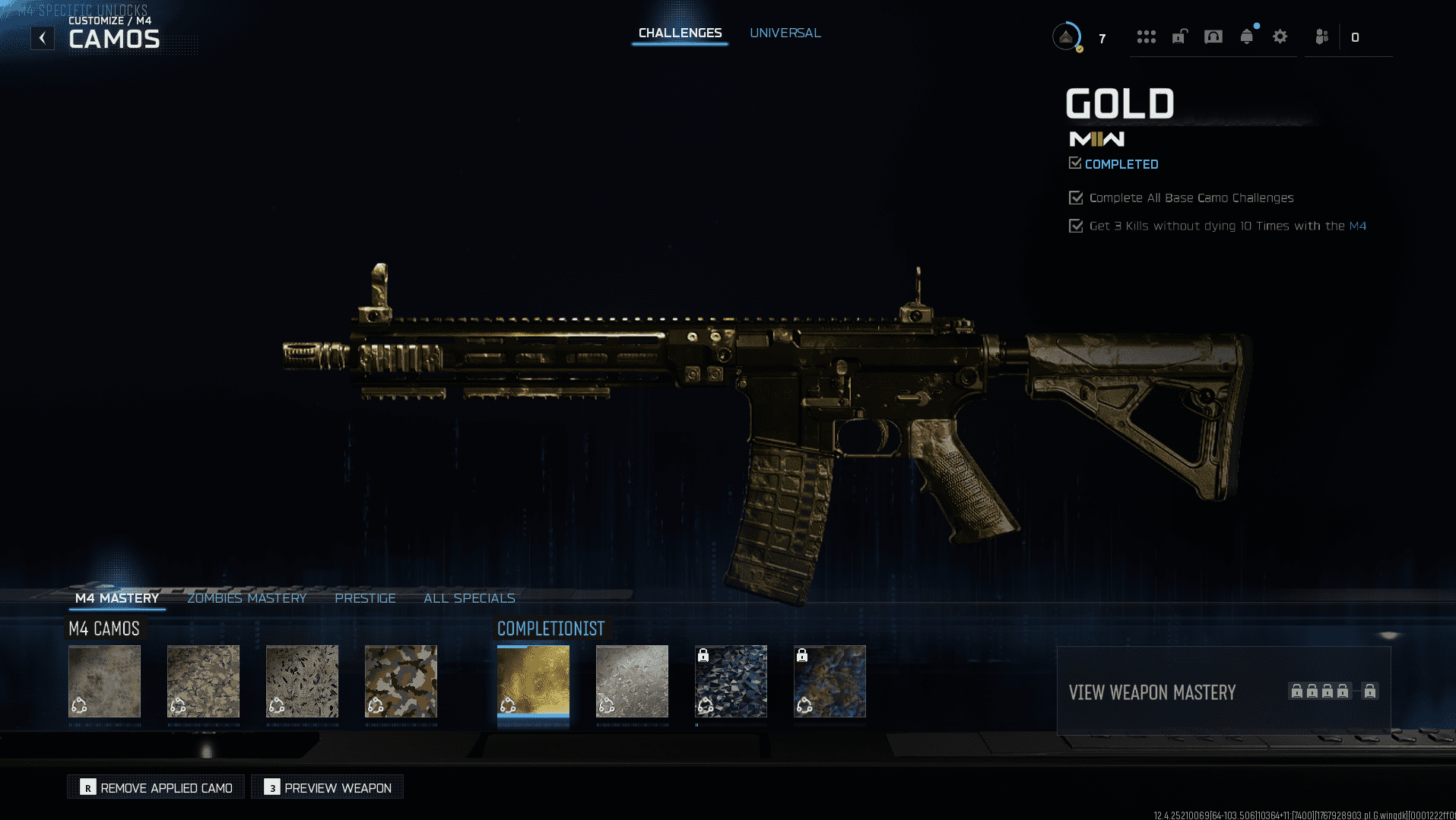Click VIEW WEAPON MASTERY

pos(1152,692)
